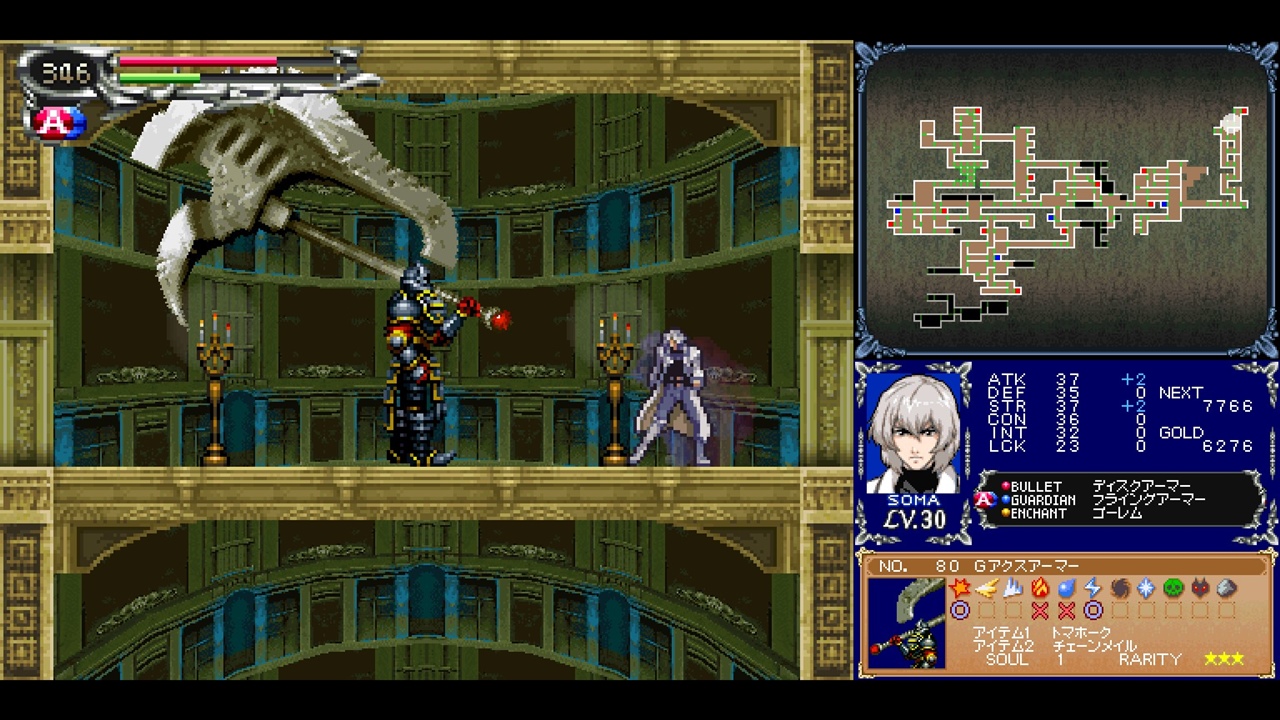The width and height of the screenshot is (1280, 720).
Task: Select the stone rock element icon
Action: [1227, 588]
